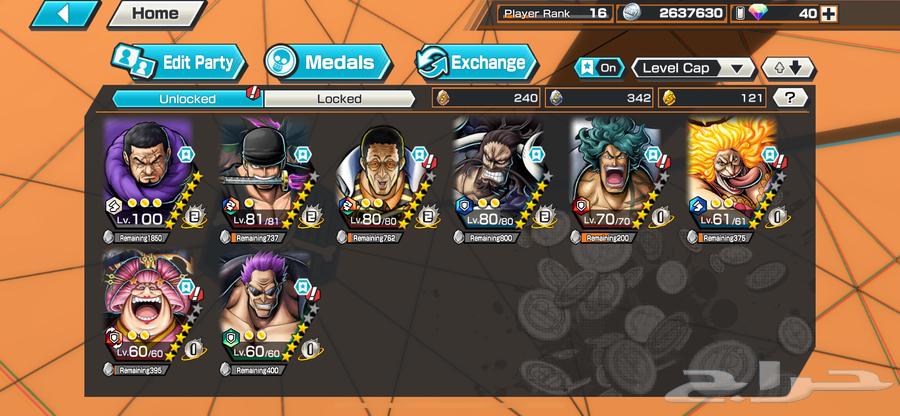
Task: Open the Exchange screen
Action: click(x=472, y=62)
